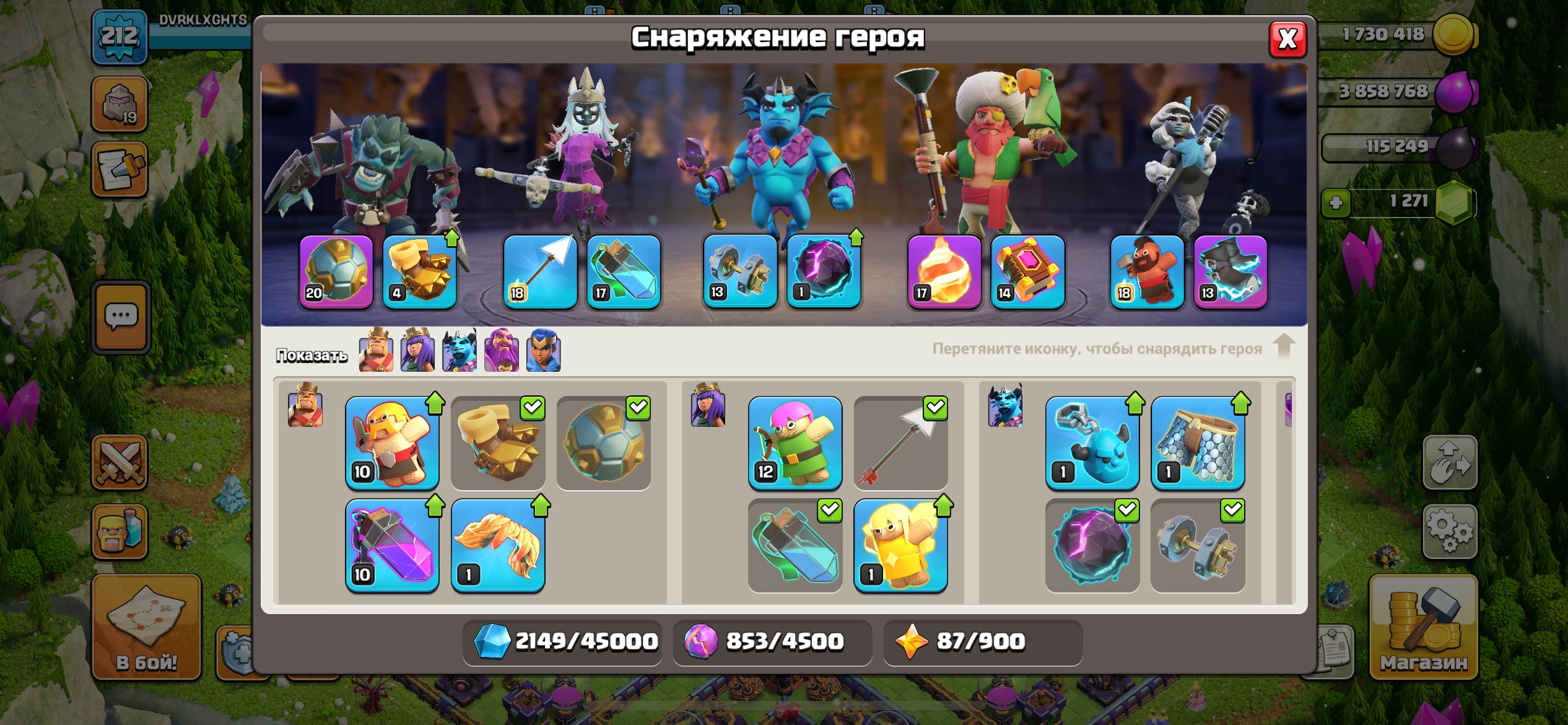Viewport: 1568px width, 725px height.
Task: Open the Fireball equipment under Grand Warden
Action: (x=941, y=273)
